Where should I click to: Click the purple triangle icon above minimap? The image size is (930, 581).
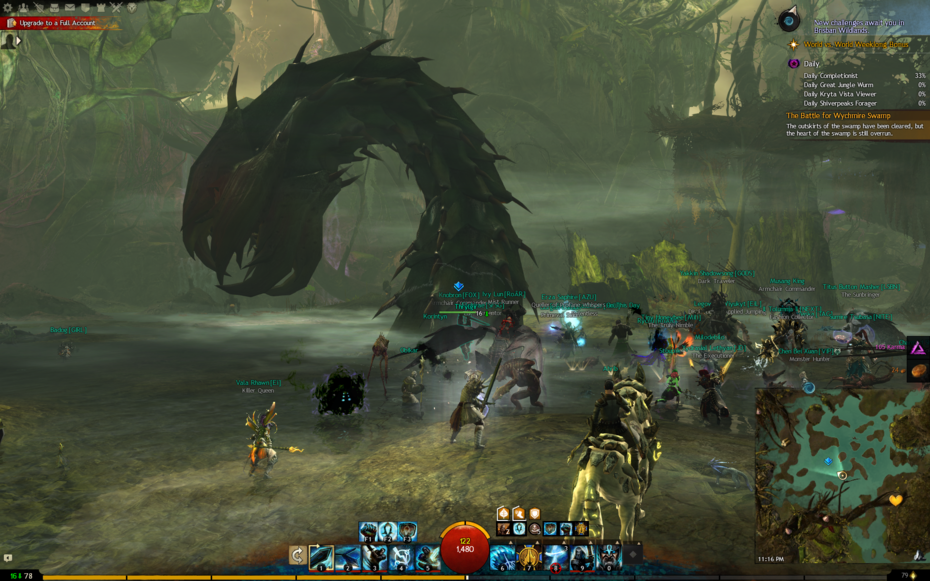pos(918,348)
